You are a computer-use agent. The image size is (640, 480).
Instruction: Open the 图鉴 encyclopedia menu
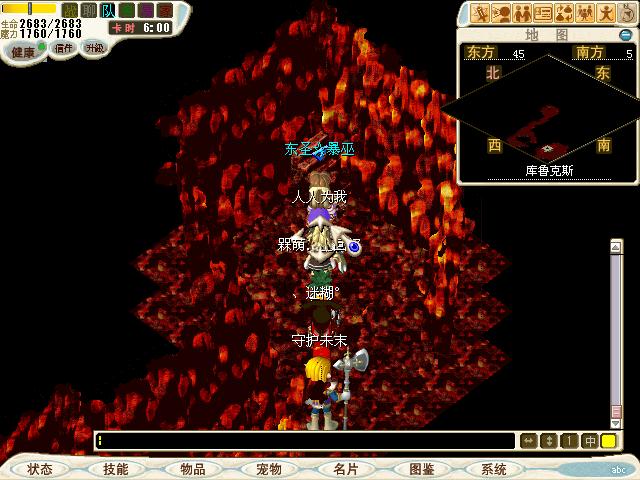pos(420,468)
